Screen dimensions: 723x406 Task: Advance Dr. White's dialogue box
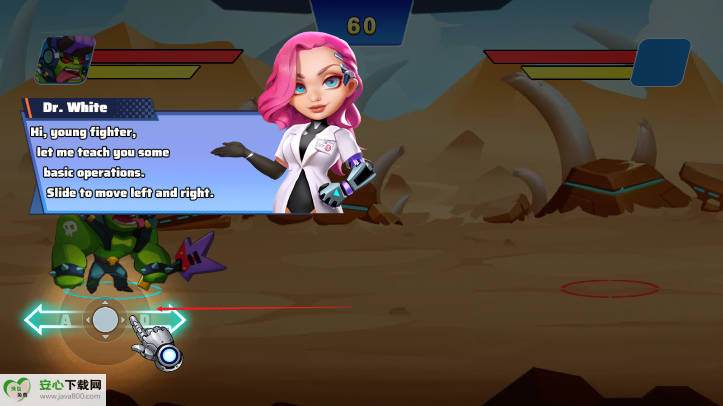[x=140, y=158]
